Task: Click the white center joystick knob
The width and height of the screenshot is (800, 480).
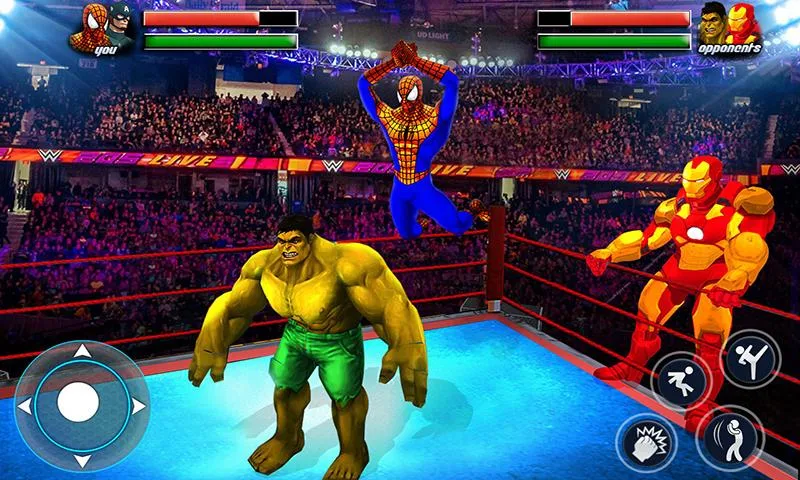Action: click(79, 403)
